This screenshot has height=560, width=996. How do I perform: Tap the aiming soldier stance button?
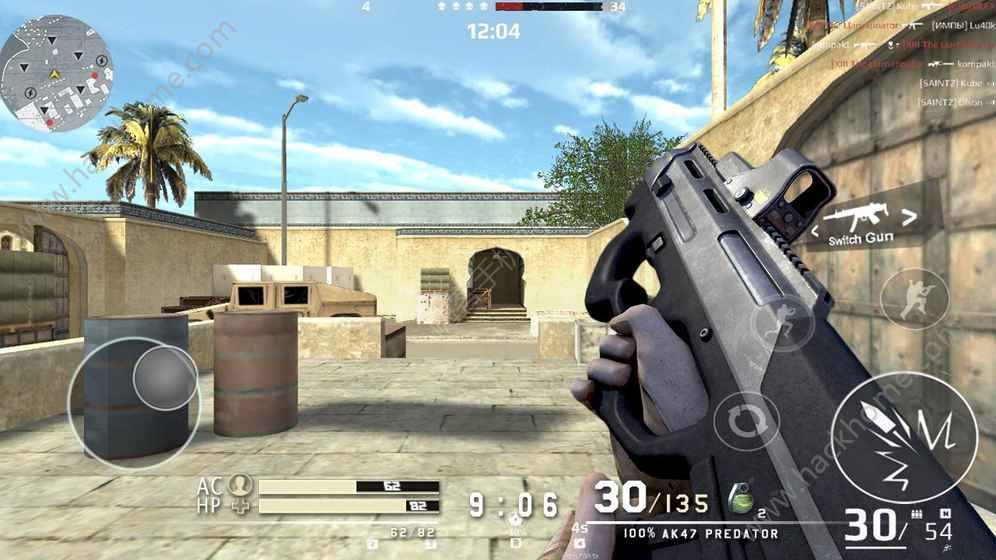[914, 299]
